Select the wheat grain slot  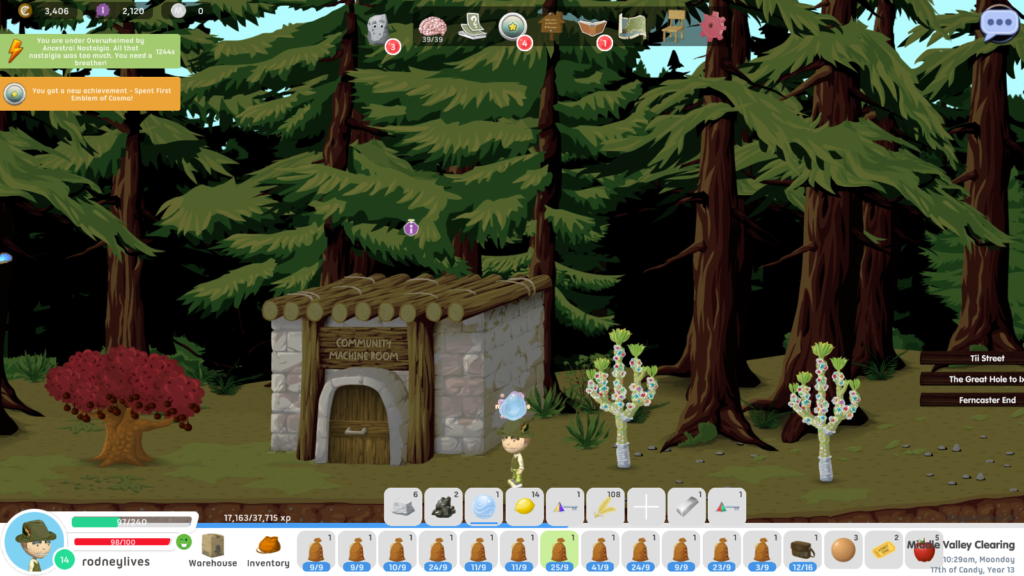606,507
